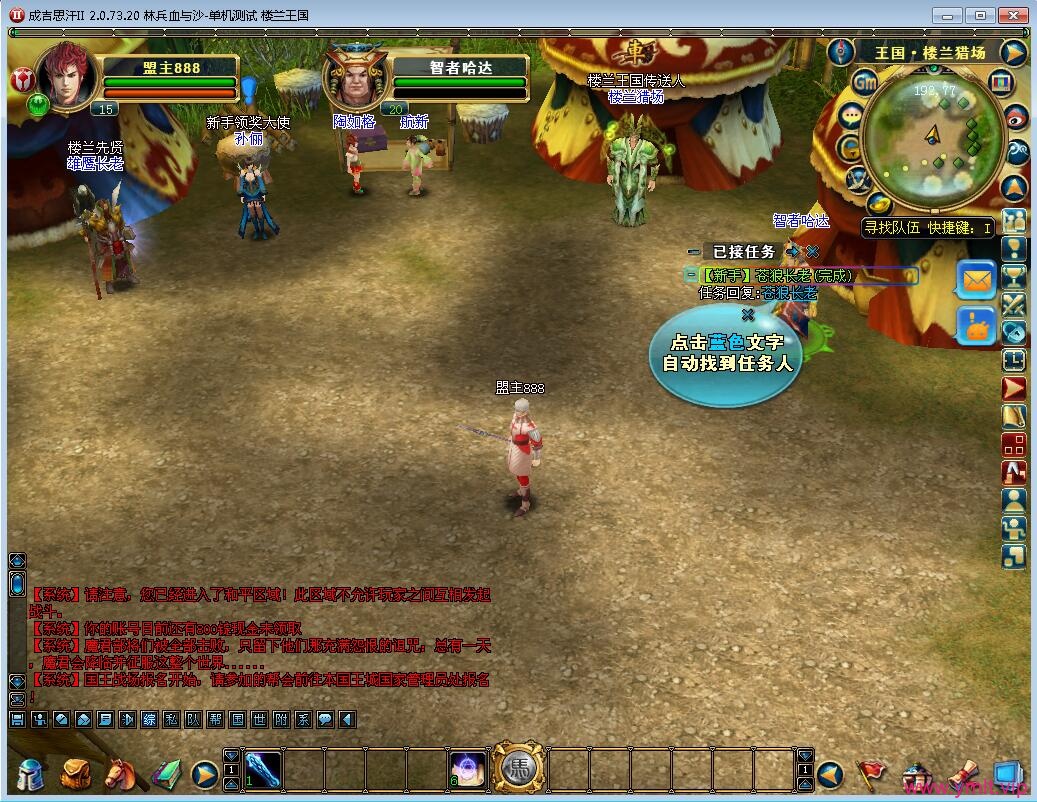Open the backpack inventory icon

tap(75, 774)
